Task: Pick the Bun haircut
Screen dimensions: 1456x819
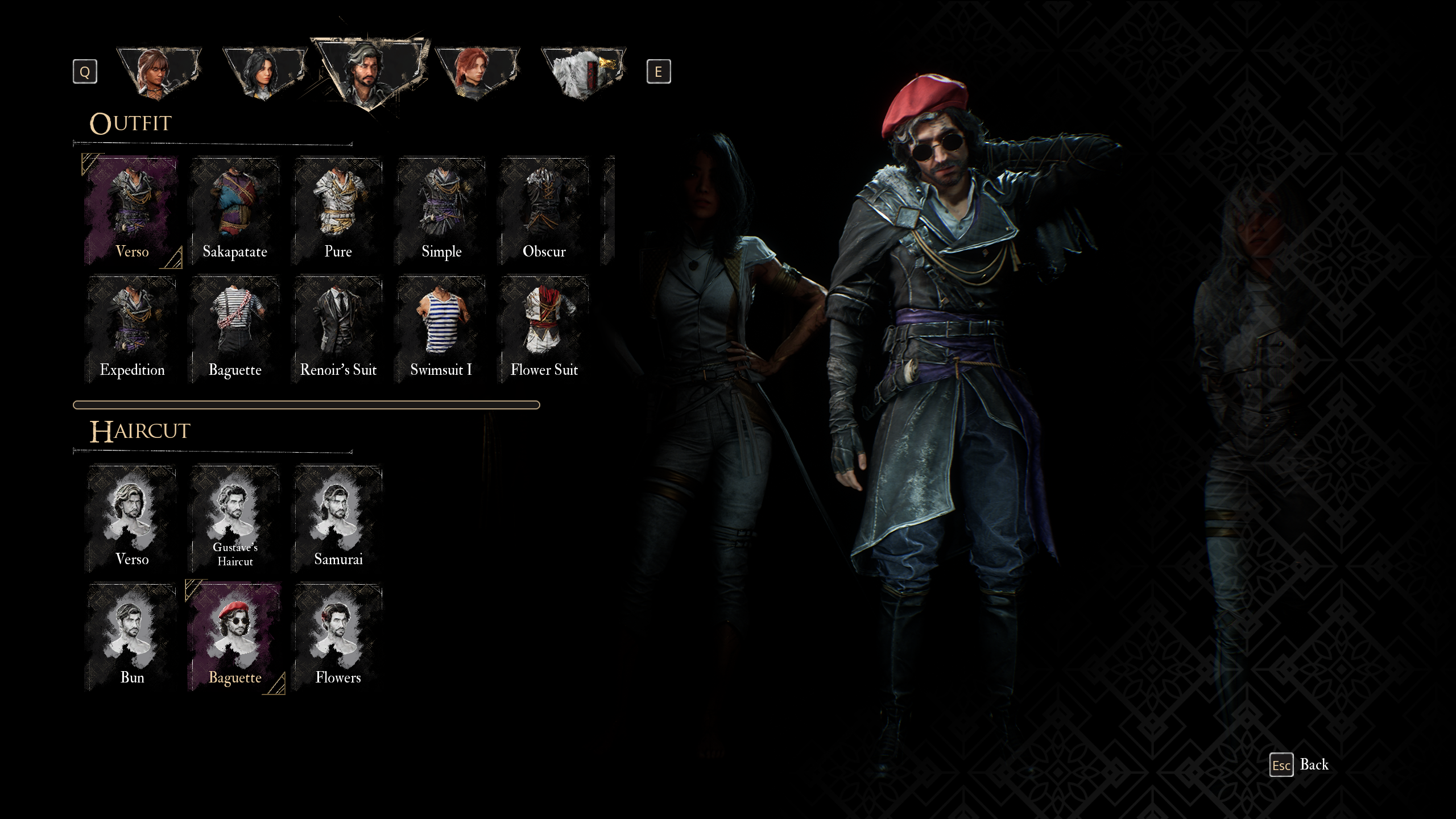Action: coord(132,636)
